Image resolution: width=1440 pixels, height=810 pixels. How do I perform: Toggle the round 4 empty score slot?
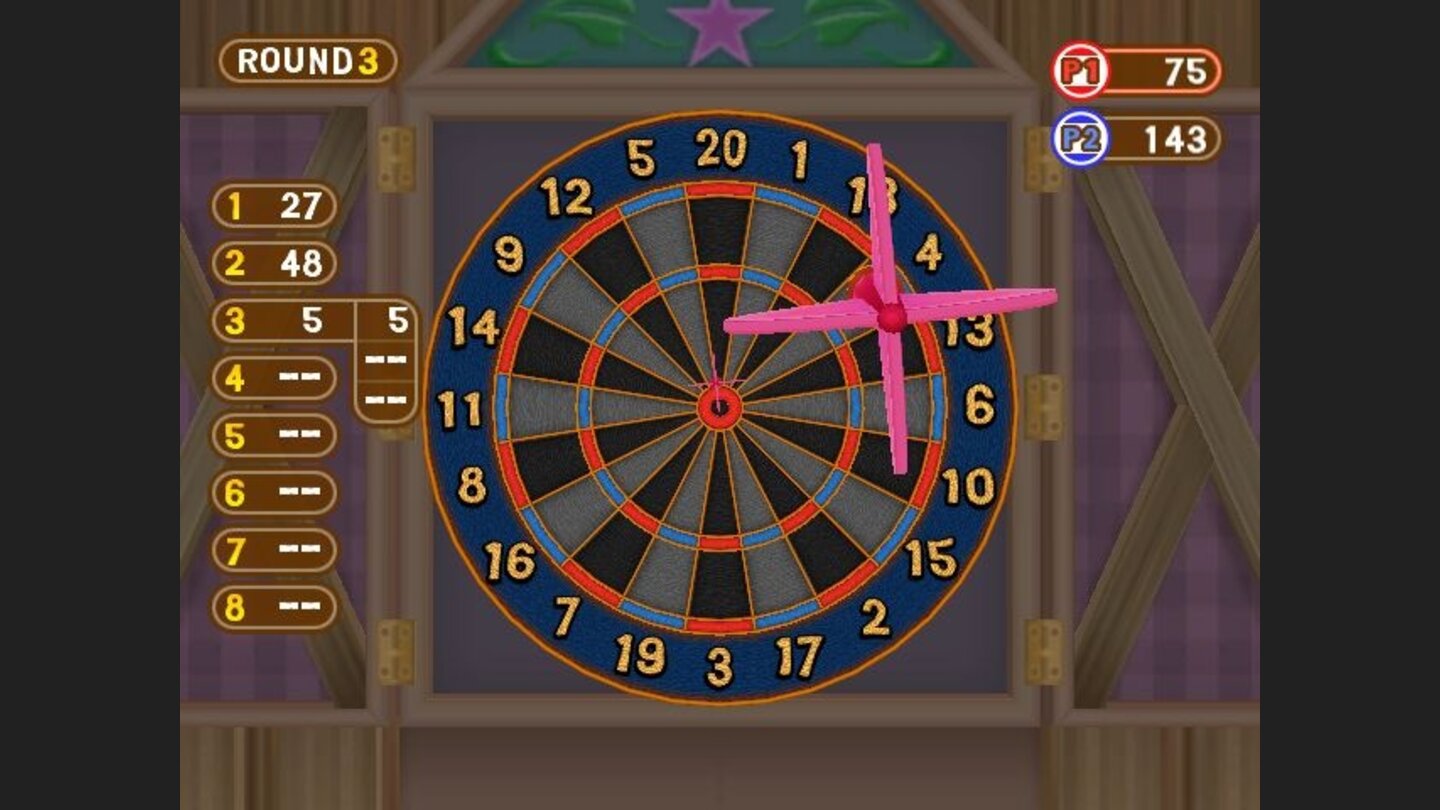(x=272, y=377)
